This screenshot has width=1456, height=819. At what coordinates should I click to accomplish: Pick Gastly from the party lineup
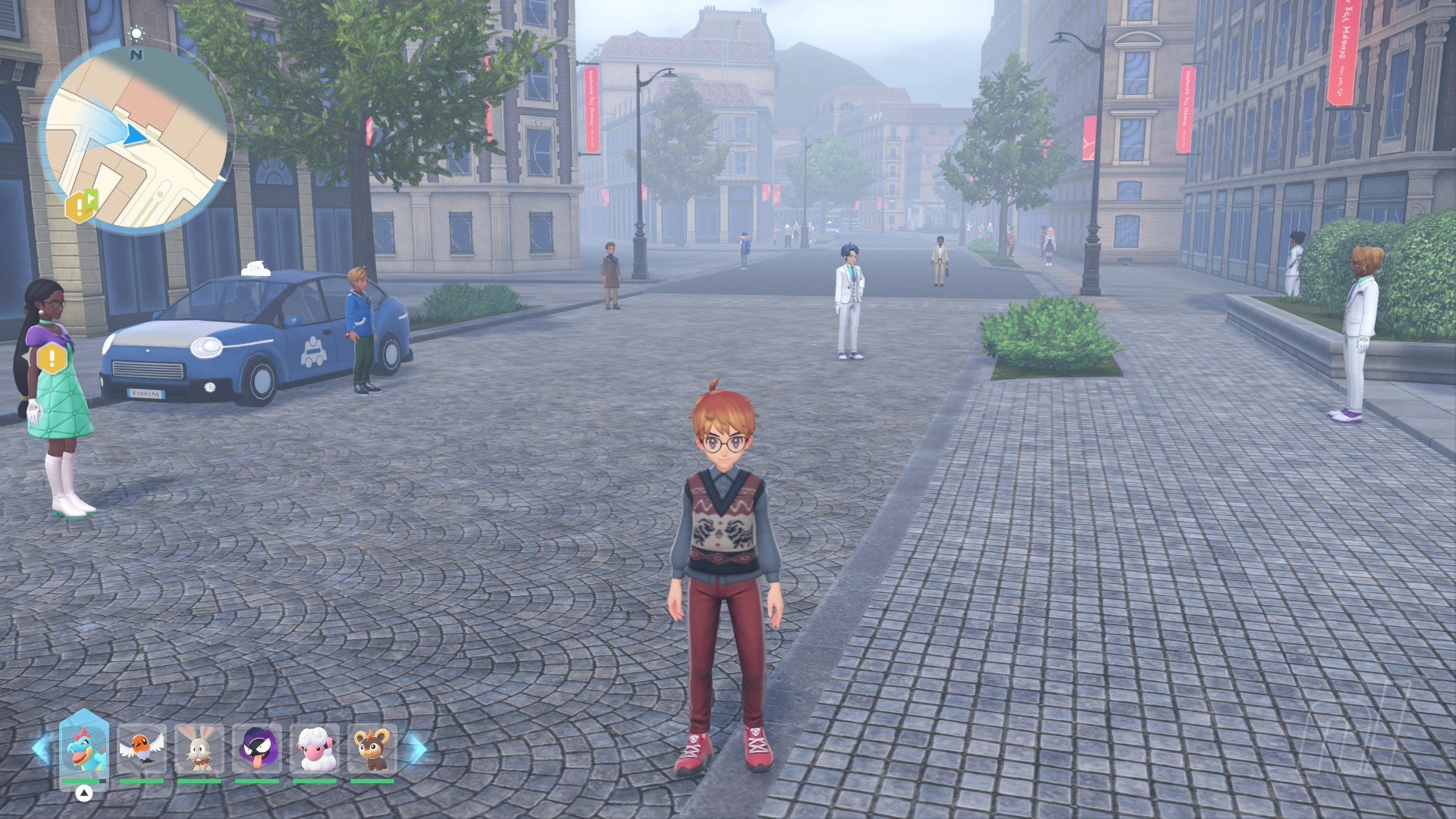tap(257, 748)
